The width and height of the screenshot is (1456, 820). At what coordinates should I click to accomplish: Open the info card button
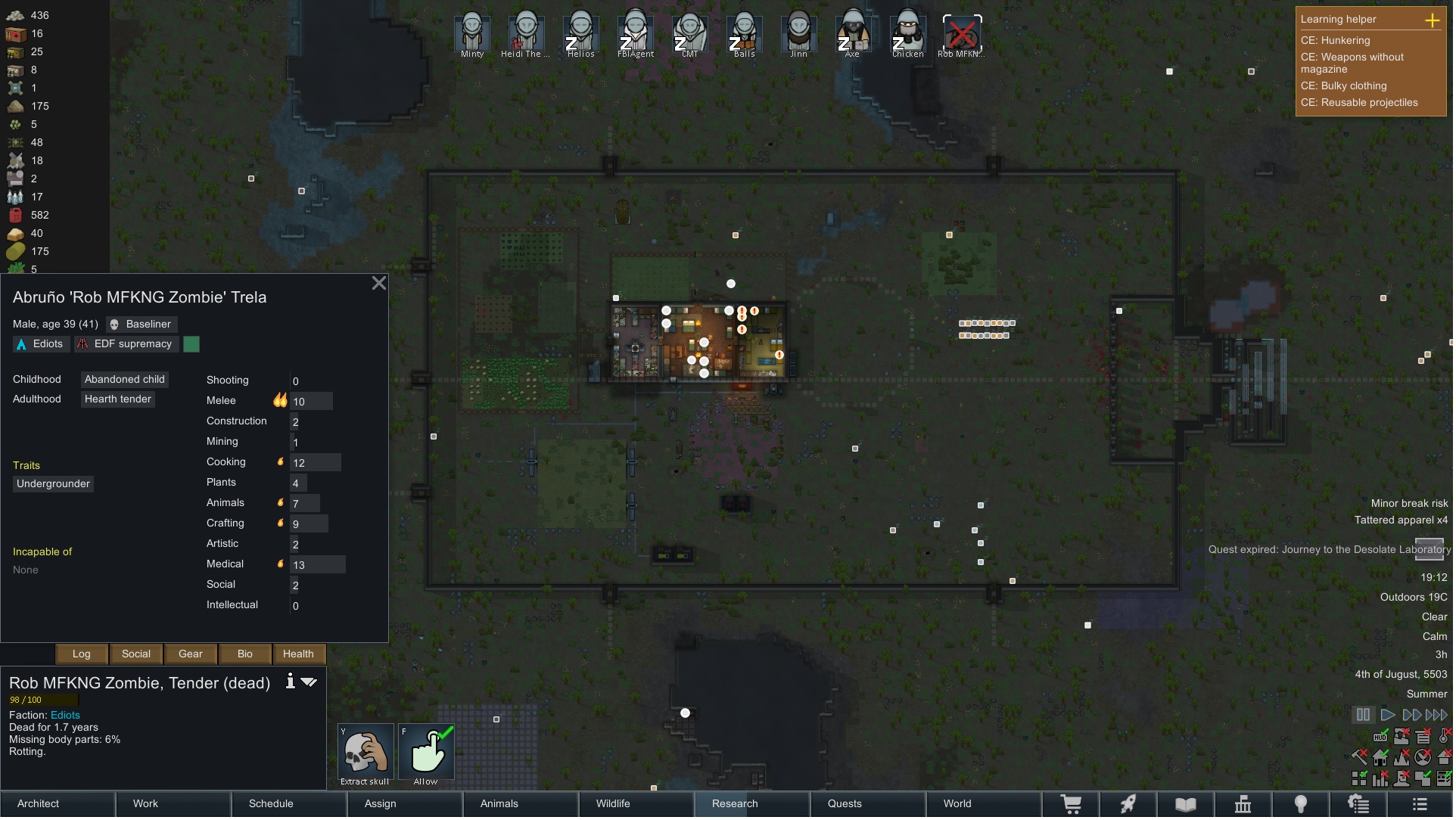point(290,683)
